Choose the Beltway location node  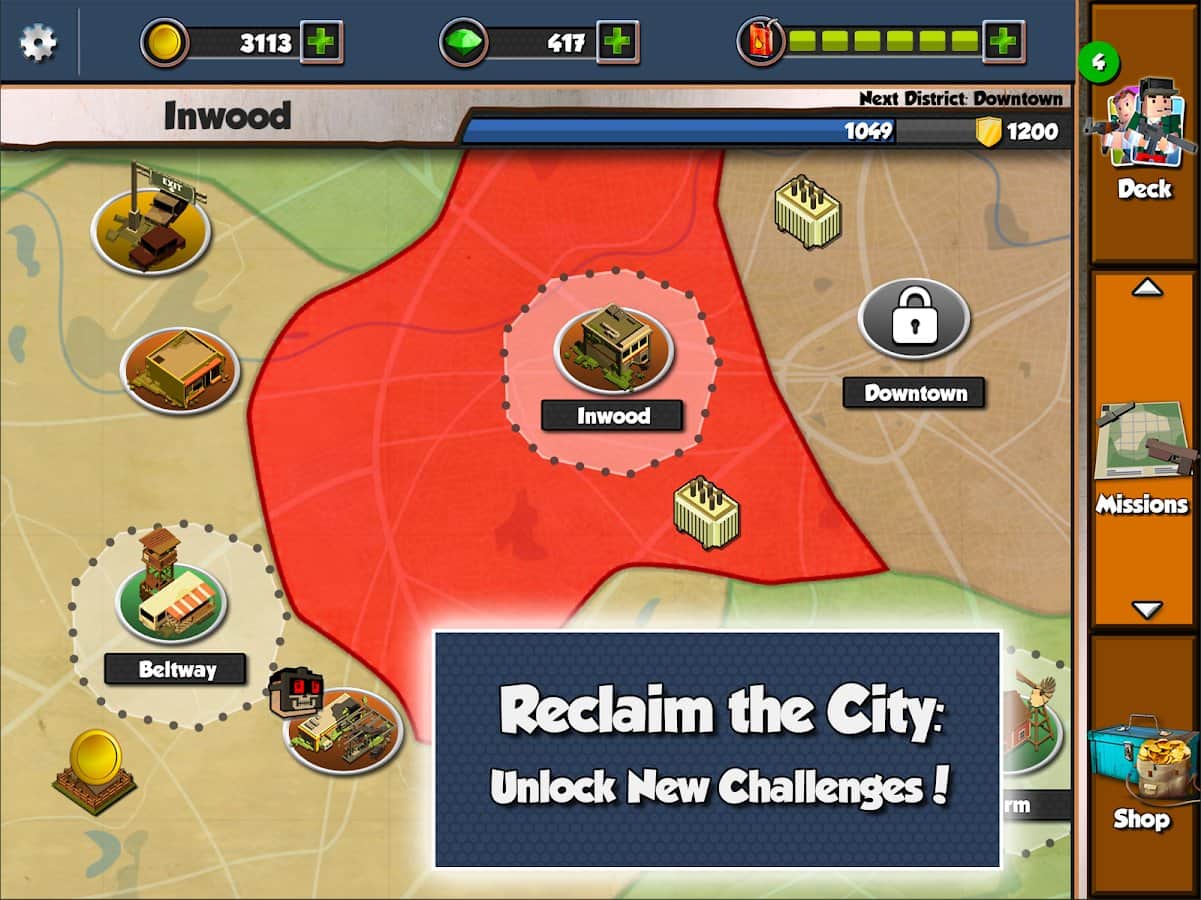(x=172, y=602)
